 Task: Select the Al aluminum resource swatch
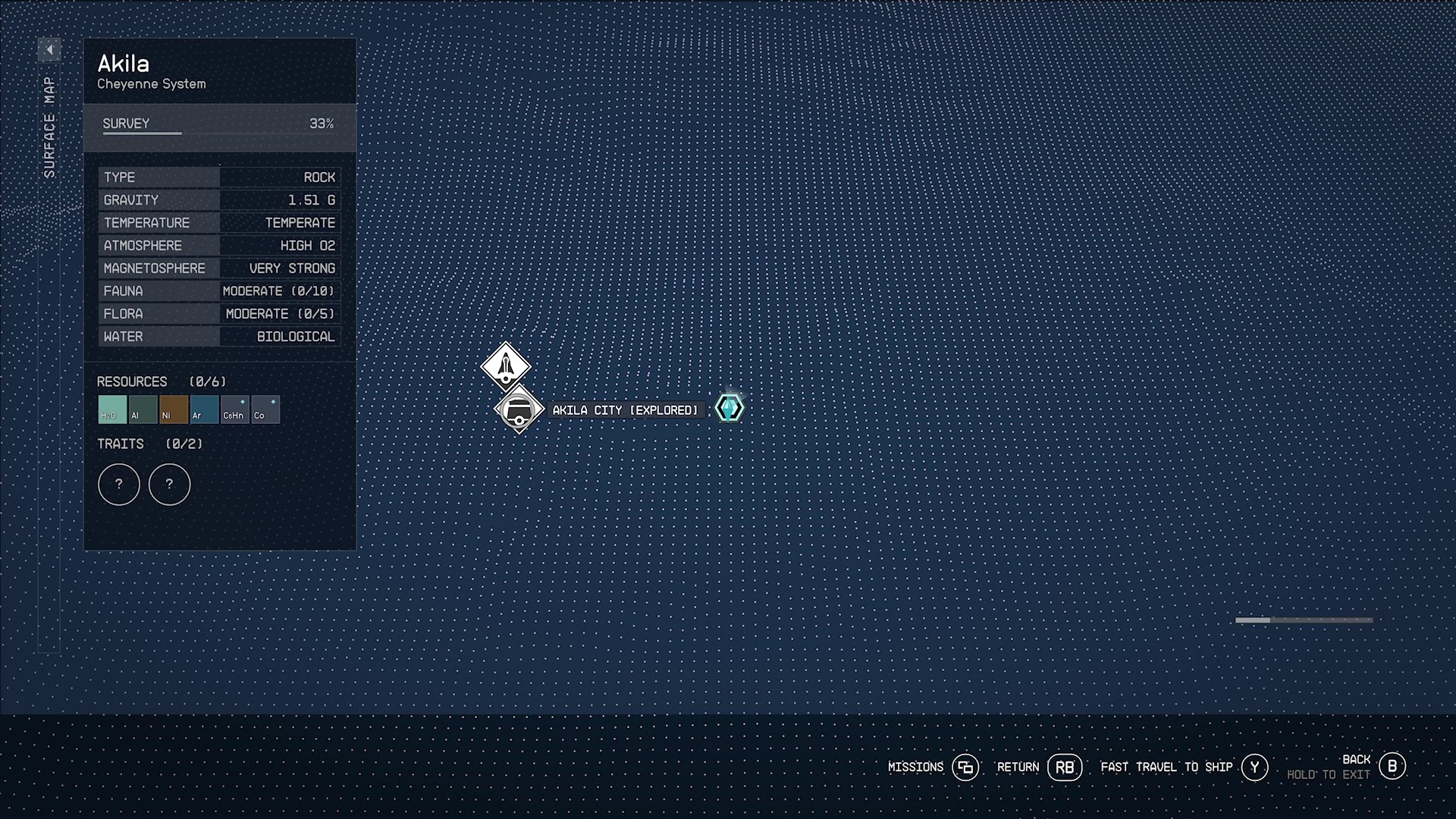tap(143, 409)
